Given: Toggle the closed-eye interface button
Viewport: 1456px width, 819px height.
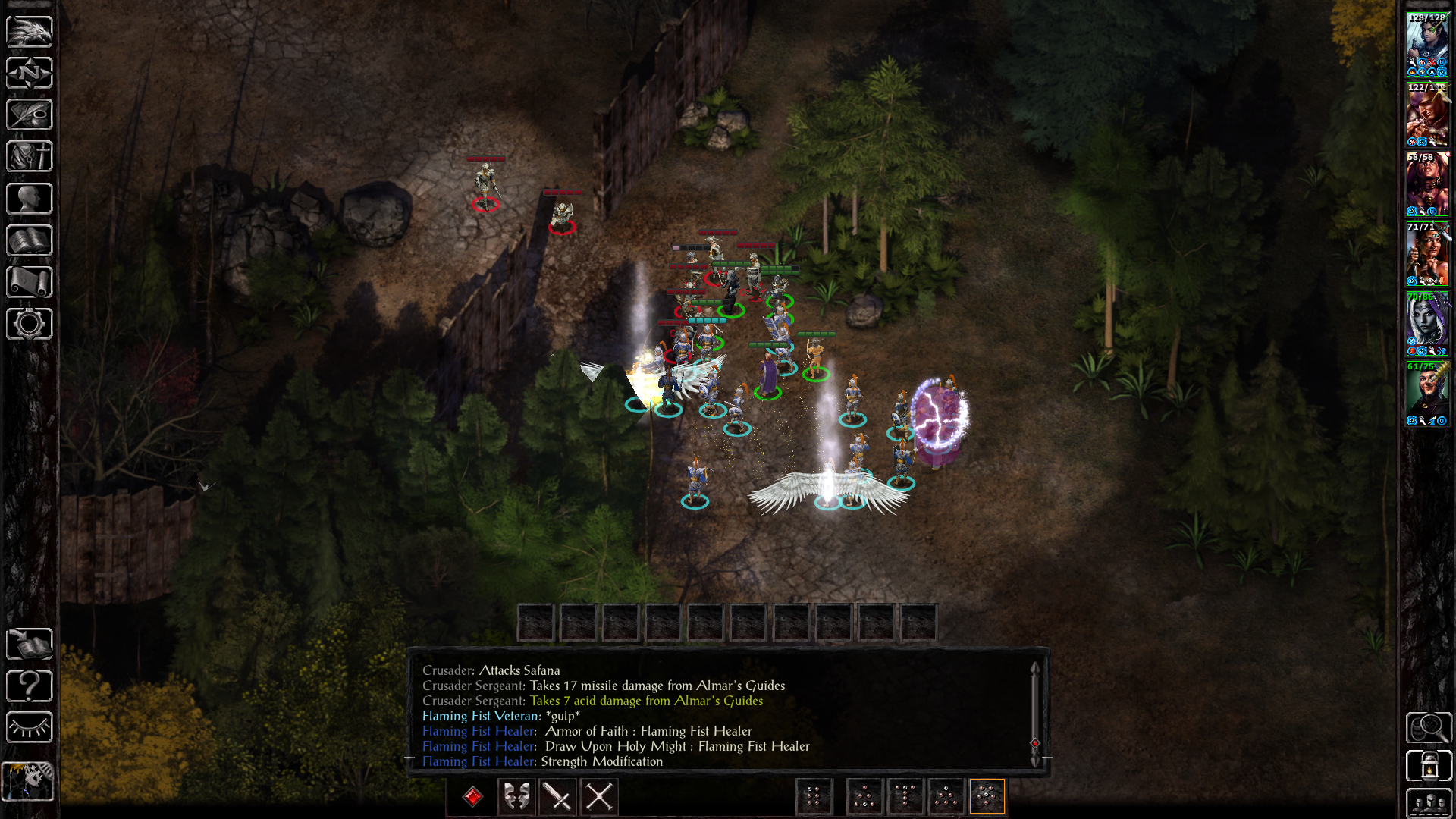Looking at the screenshot, I should (x=30, y=728).
